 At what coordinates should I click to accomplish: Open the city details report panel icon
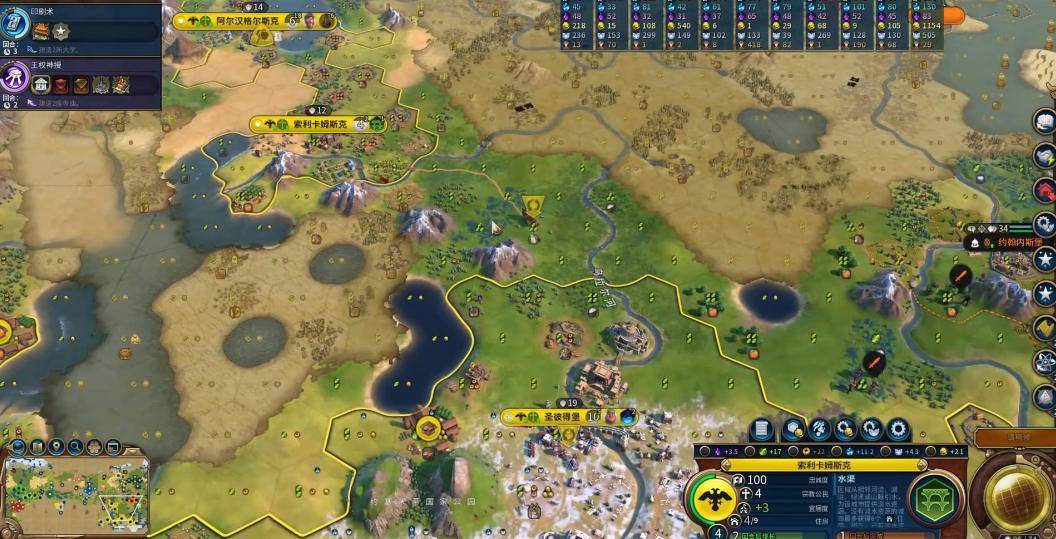762,430
